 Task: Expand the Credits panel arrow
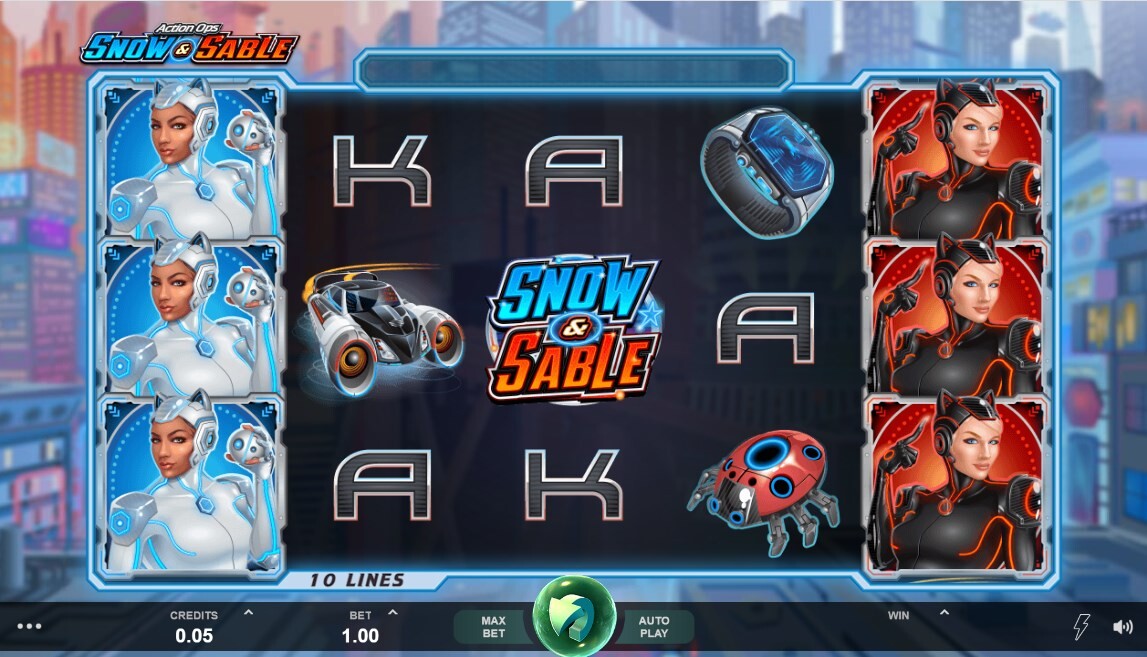[x=248, y=612]
